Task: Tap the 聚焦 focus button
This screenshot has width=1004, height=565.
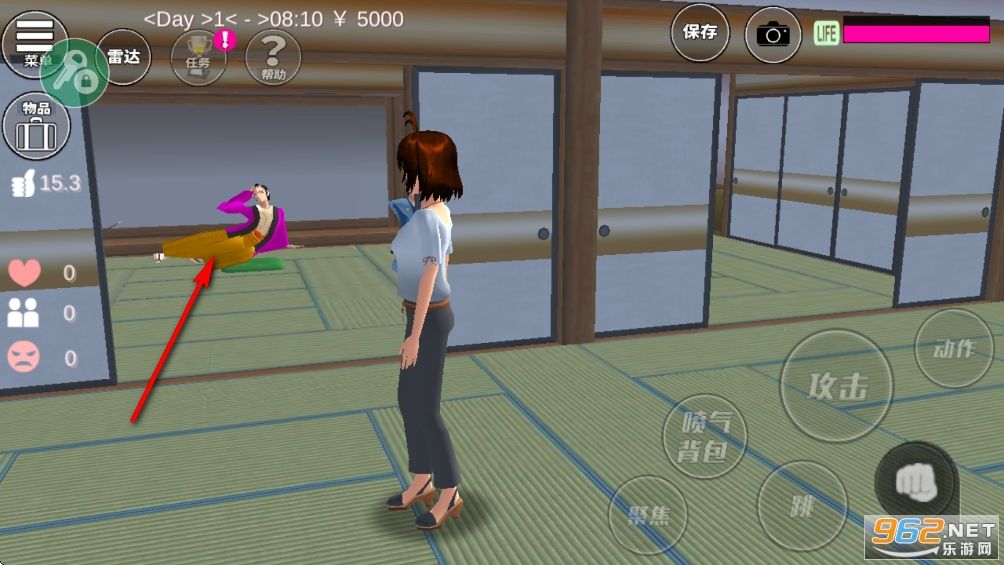Action: pos(649,516)
